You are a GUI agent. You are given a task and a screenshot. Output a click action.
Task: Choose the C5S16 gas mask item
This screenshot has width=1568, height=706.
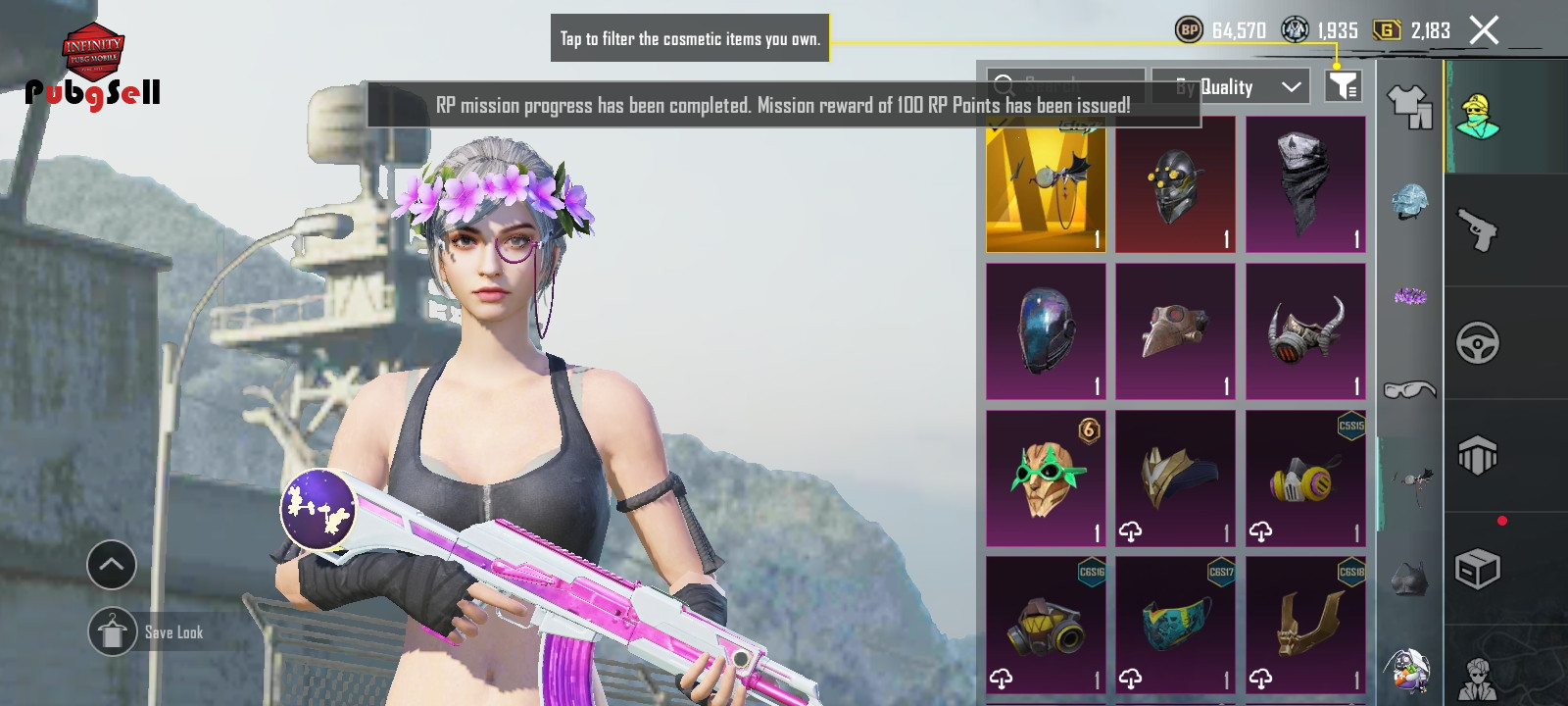[1046, 626]
